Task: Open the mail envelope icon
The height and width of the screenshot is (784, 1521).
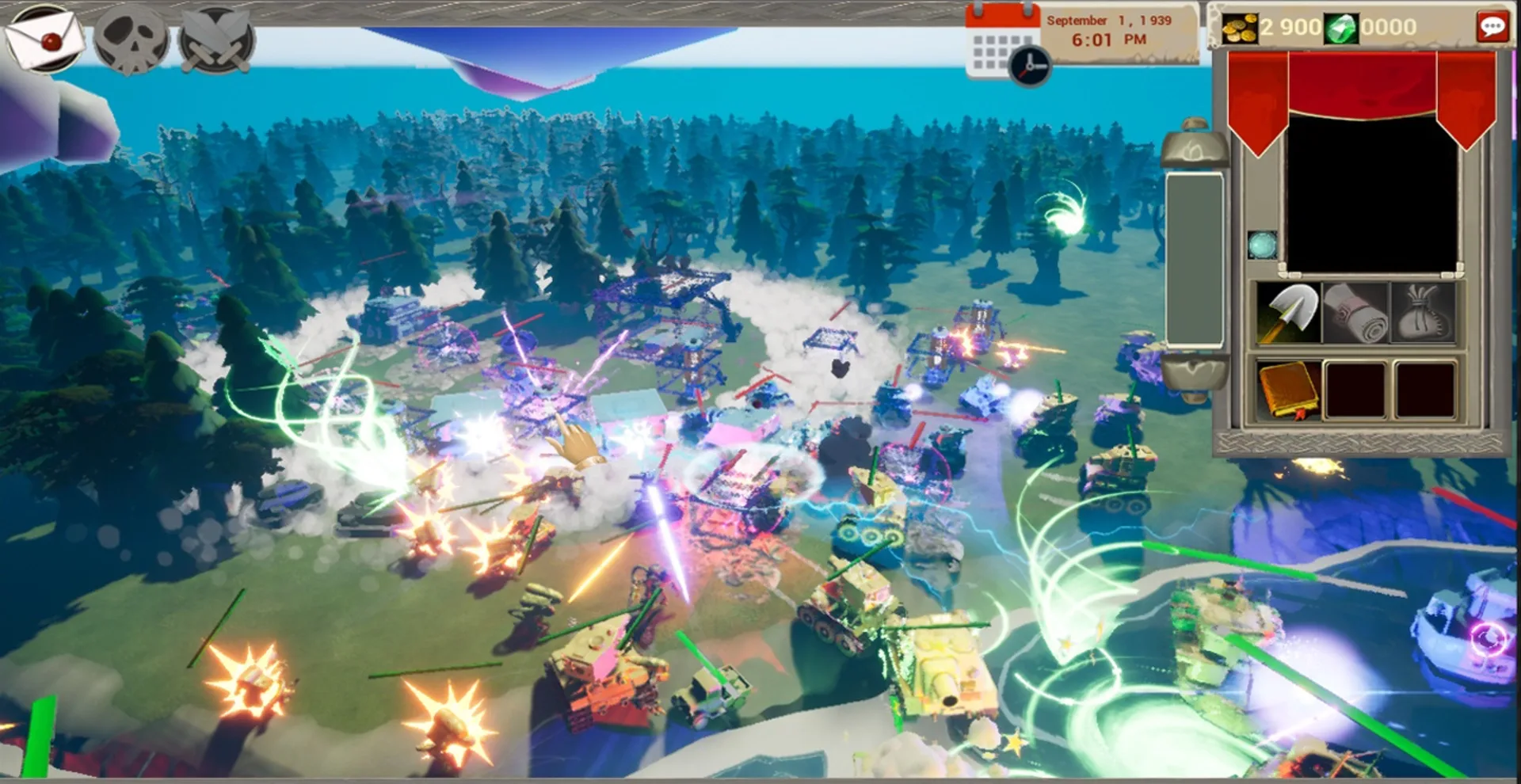Action: (44, 38)
